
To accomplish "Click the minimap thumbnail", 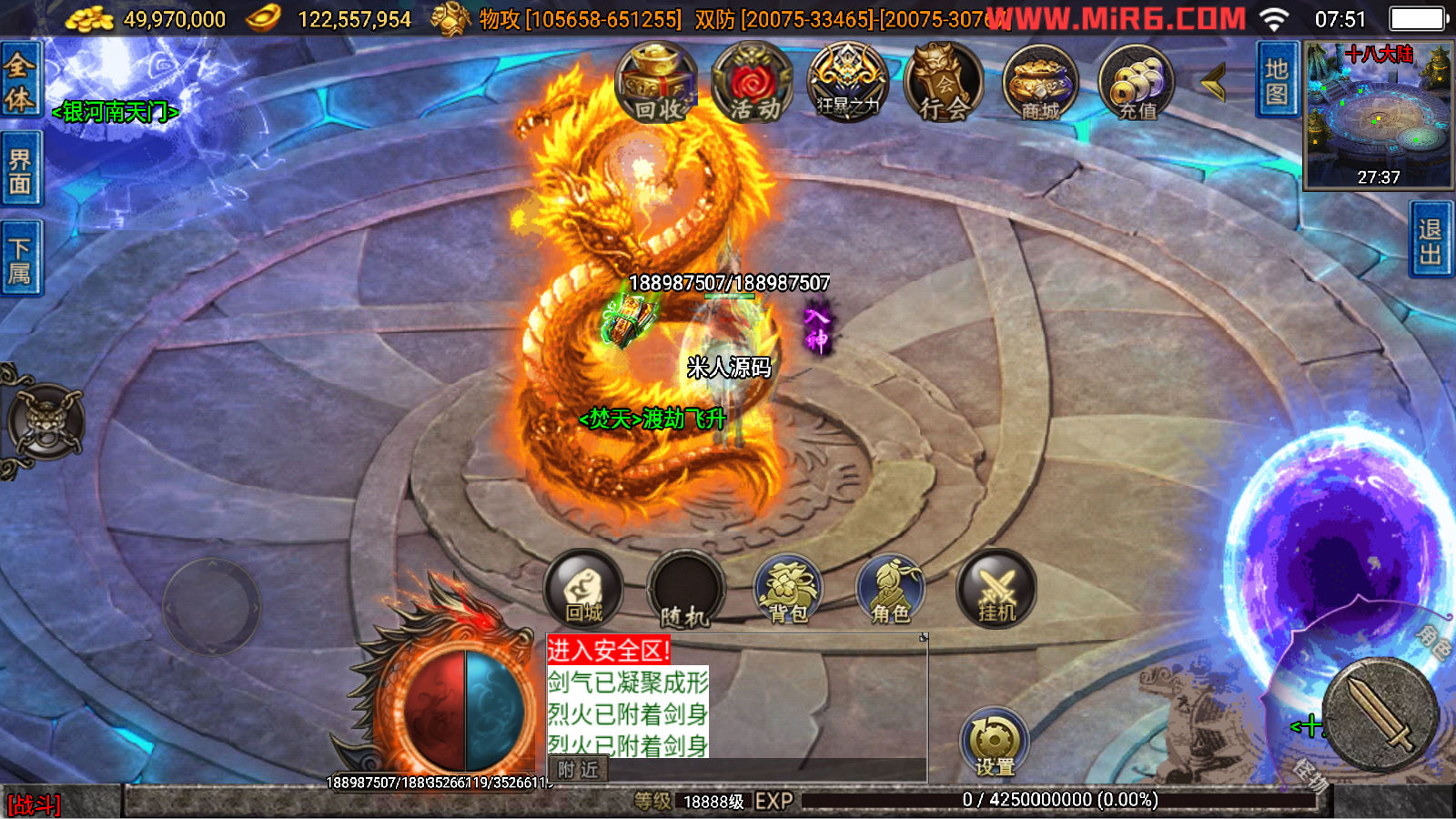I will point(1378,116).
